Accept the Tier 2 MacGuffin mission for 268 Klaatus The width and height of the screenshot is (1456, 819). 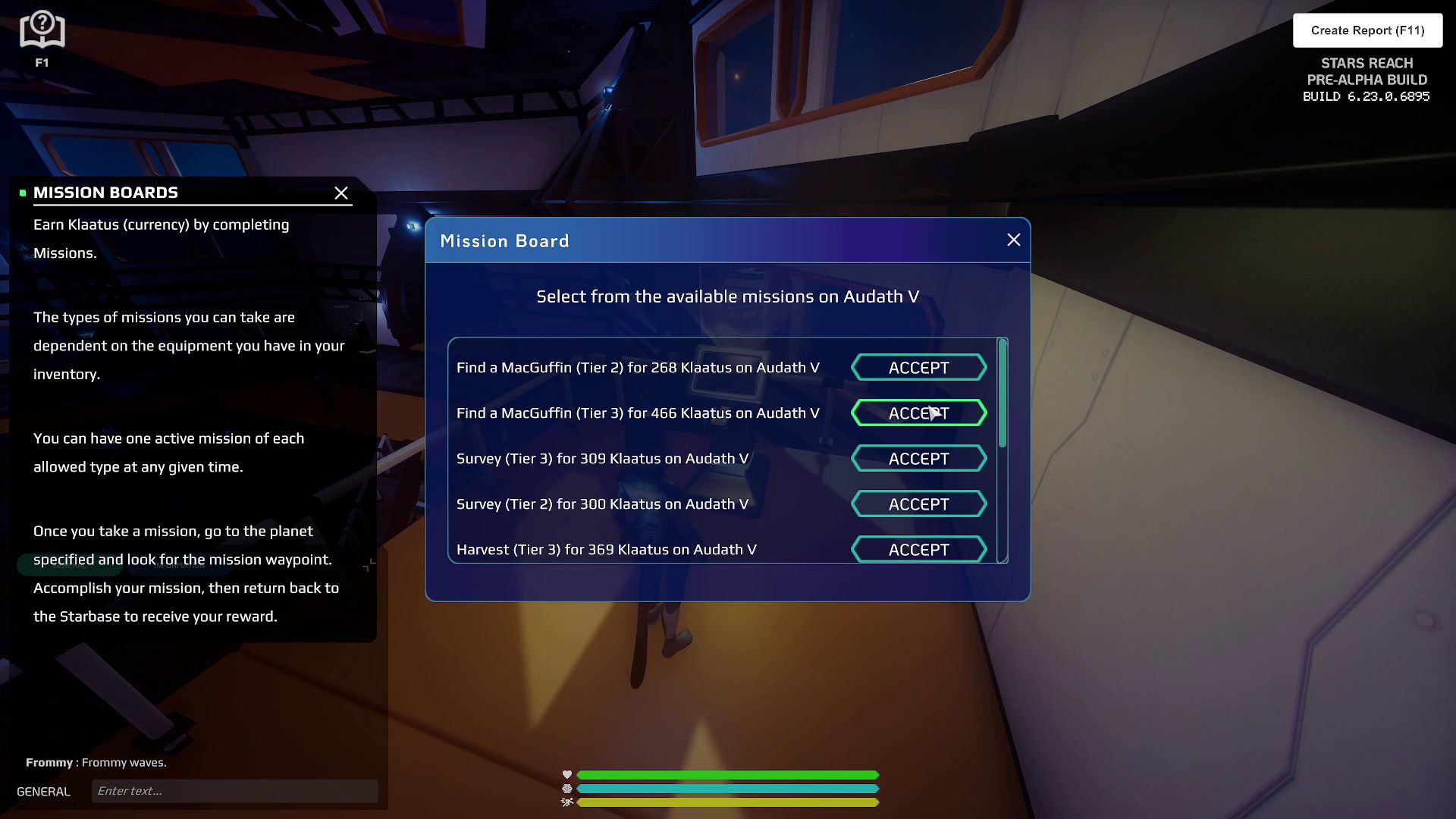pos(918,368)
